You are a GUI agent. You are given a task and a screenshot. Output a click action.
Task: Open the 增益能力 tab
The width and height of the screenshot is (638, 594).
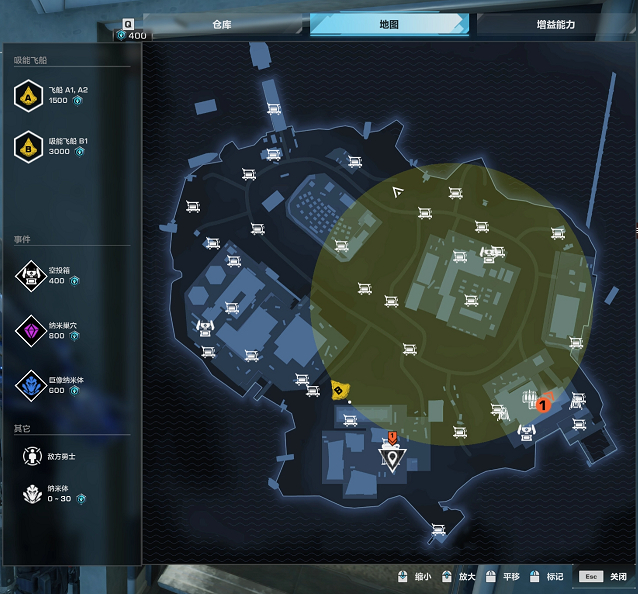(556, 24)
